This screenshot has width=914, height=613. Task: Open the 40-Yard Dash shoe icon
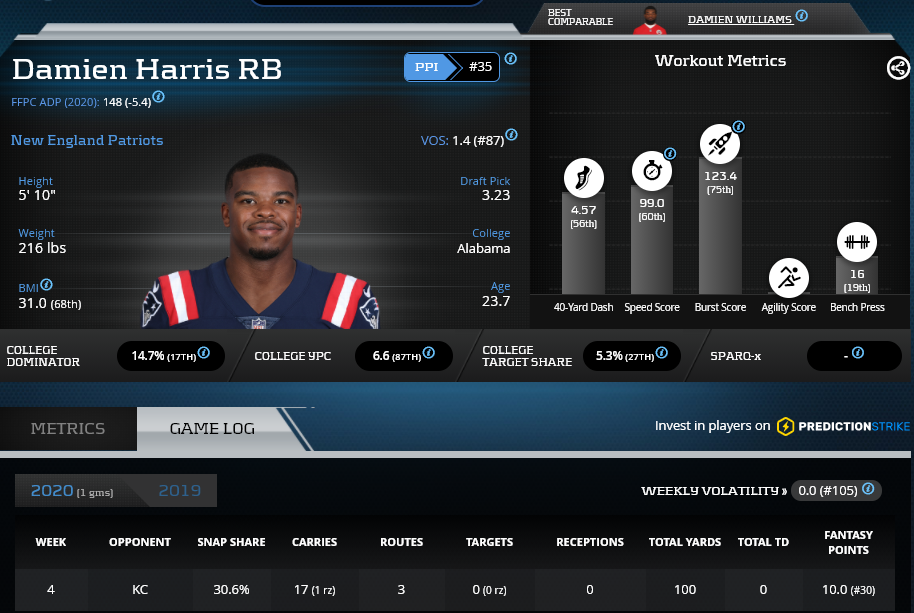click(583, 178)
